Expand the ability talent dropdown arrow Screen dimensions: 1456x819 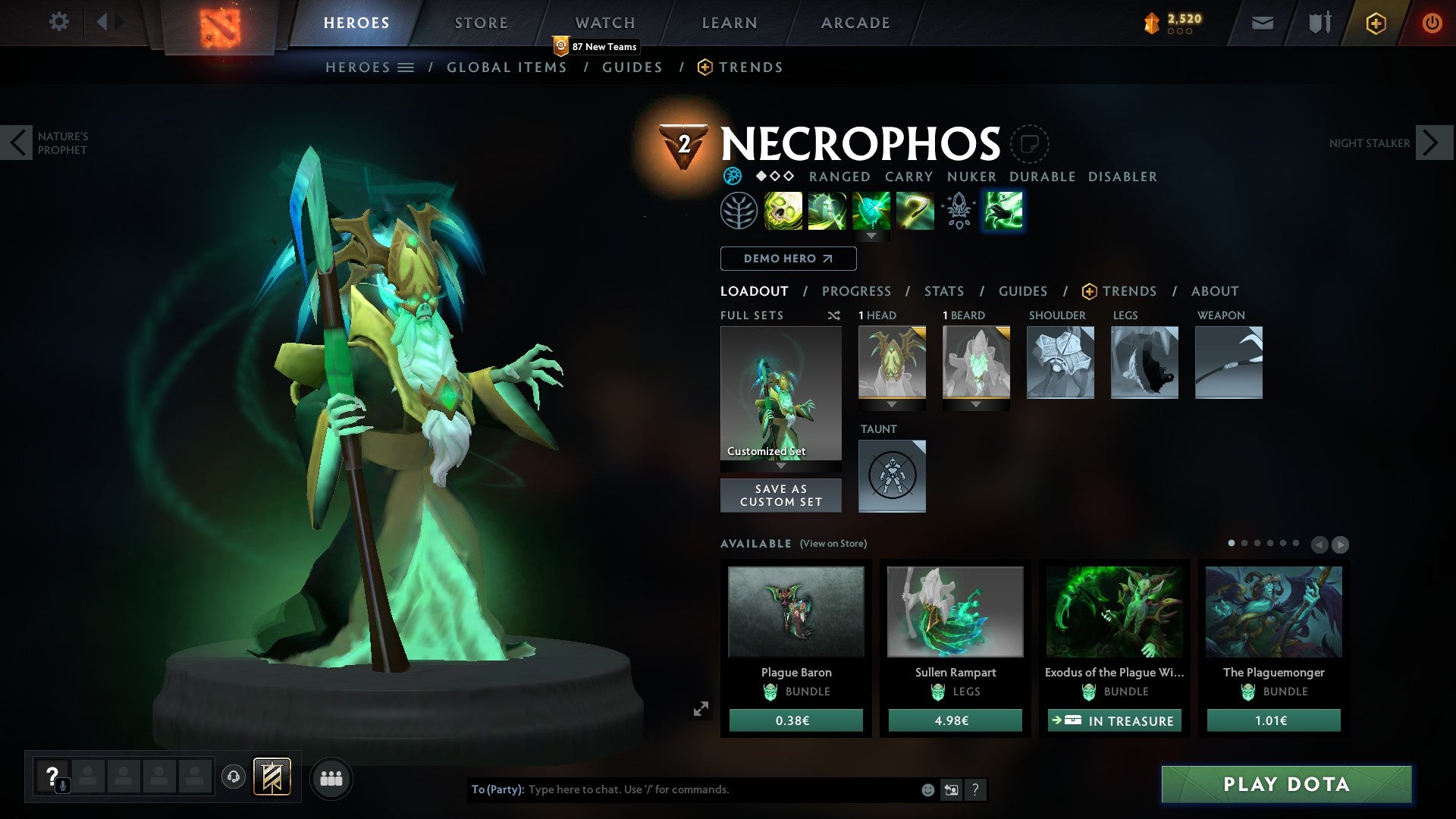[871, 237]
